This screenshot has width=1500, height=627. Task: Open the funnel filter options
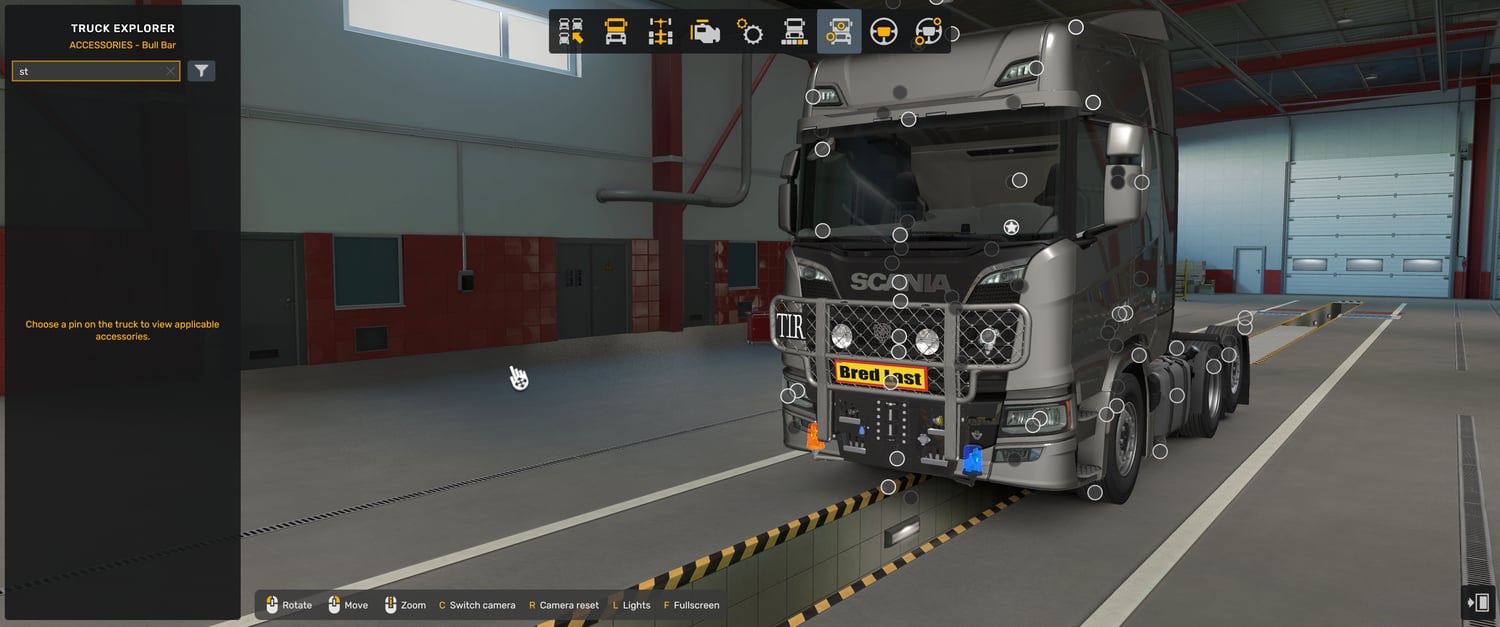201,71
